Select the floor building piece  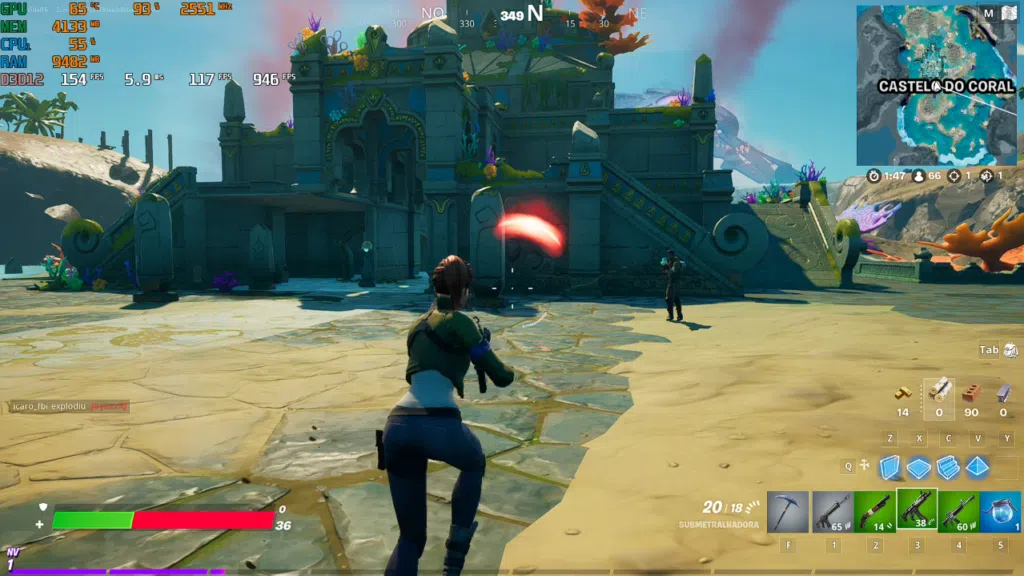[x=918, y=467]
